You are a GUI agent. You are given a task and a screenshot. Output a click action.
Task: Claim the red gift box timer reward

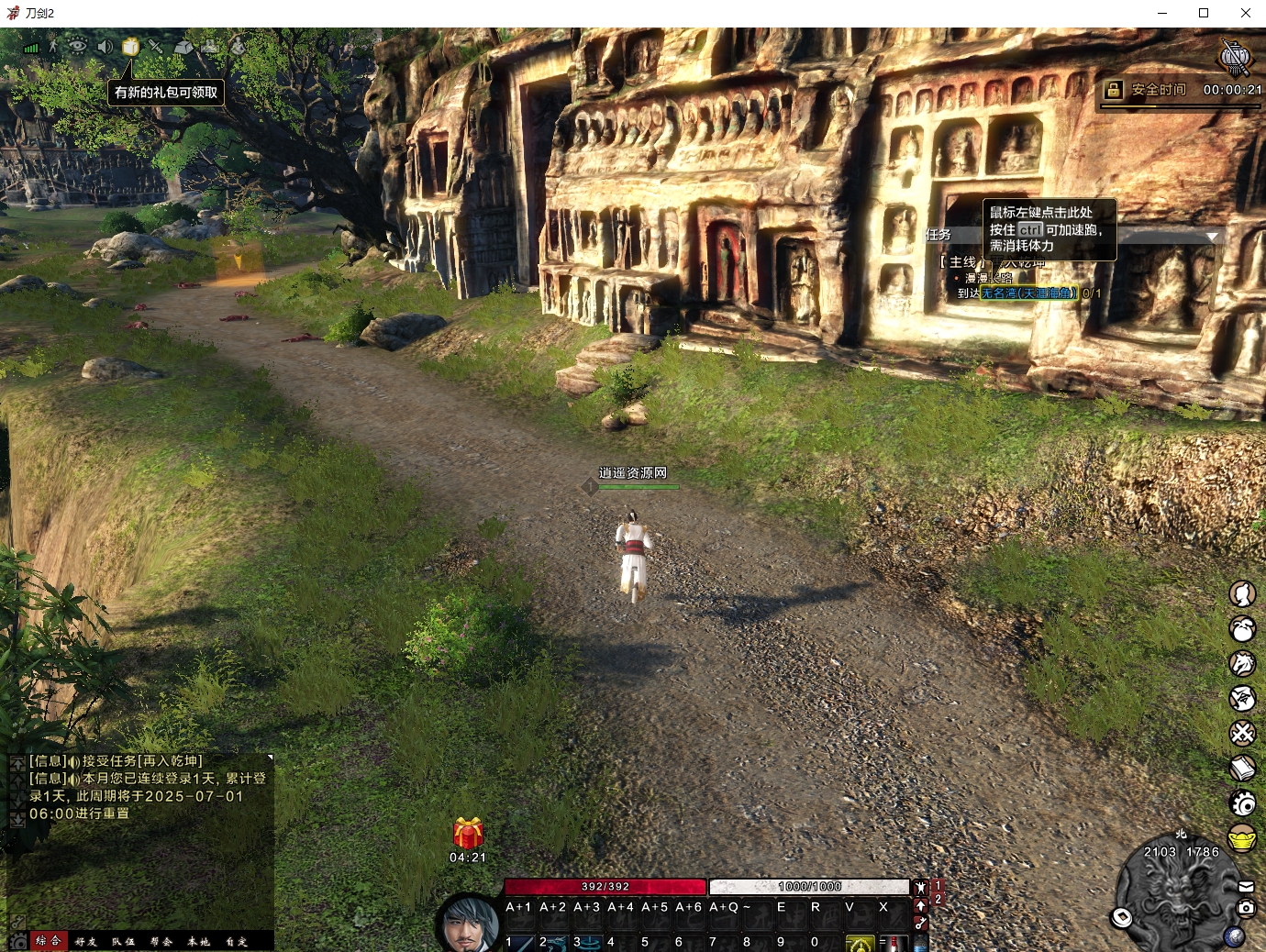(468, 834)
